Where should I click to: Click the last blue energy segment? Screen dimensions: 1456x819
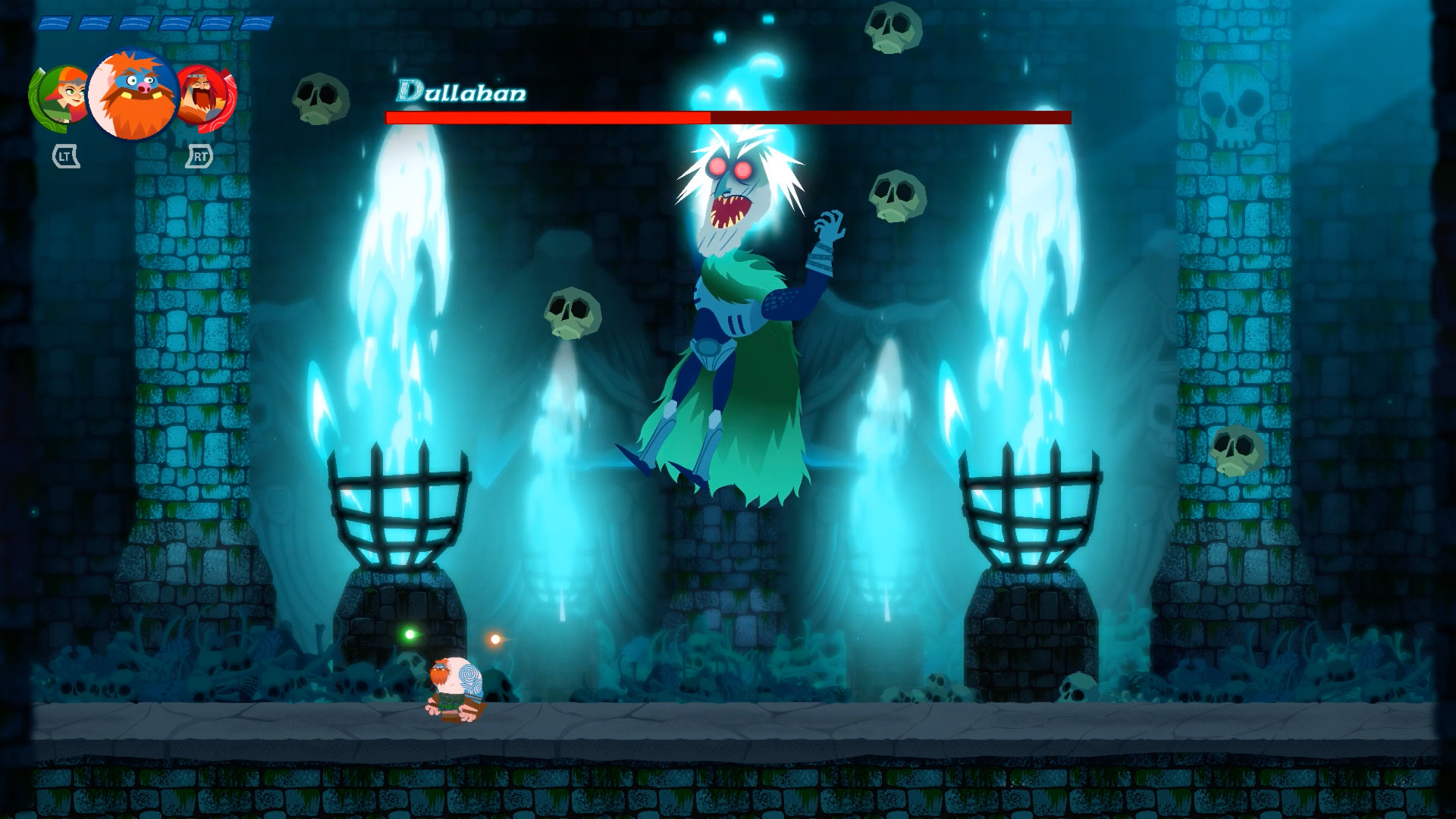(x=258, y=23)
